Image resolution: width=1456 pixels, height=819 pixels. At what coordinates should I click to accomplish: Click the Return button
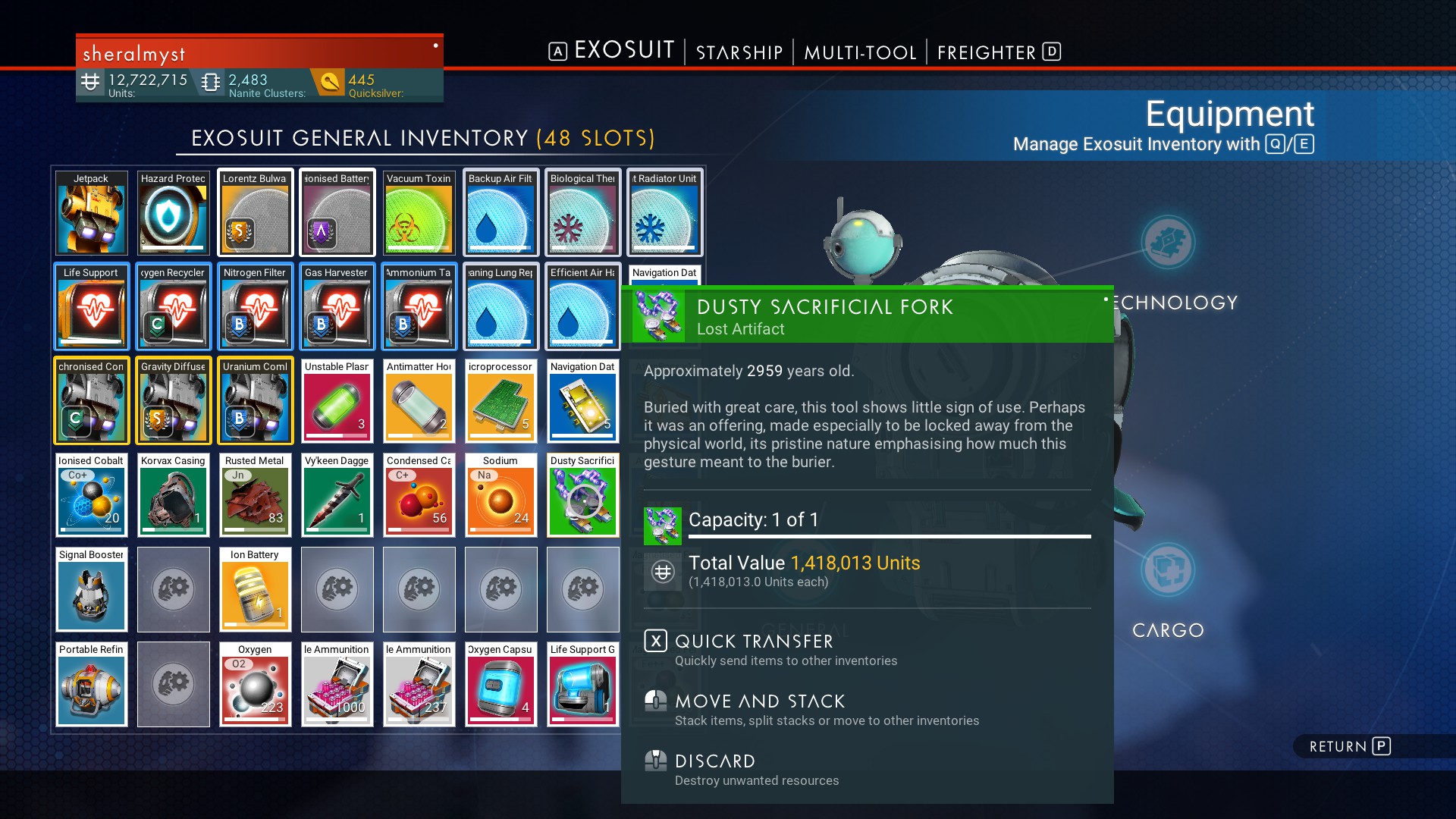pyautogui.click(x=1349, y=747)
